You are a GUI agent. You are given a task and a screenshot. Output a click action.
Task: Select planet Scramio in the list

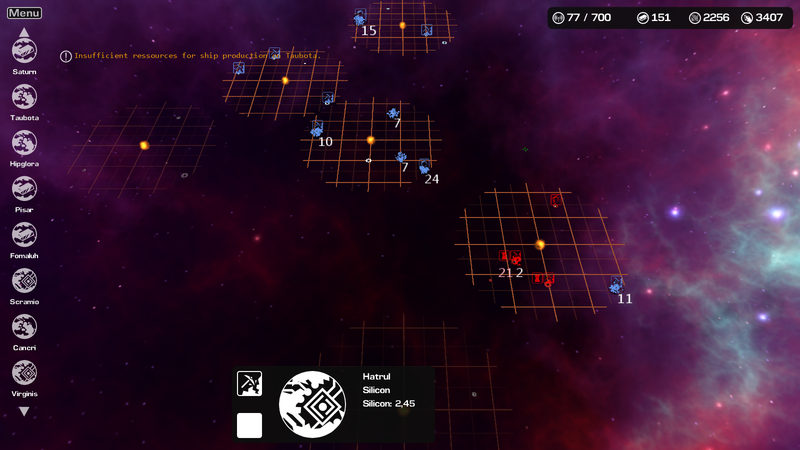click(24, 281)
